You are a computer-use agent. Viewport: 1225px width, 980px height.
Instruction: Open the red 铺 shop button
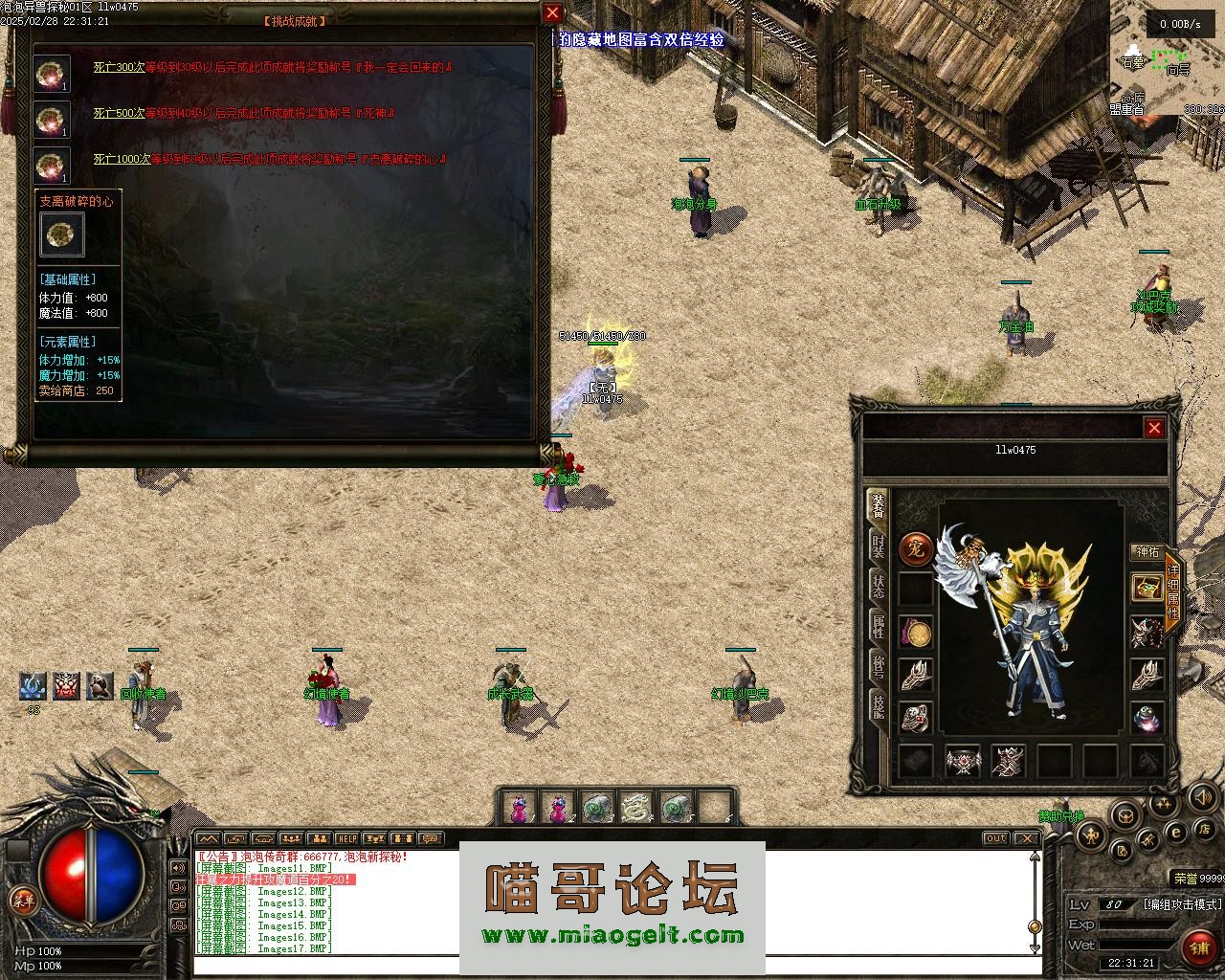1198,947
